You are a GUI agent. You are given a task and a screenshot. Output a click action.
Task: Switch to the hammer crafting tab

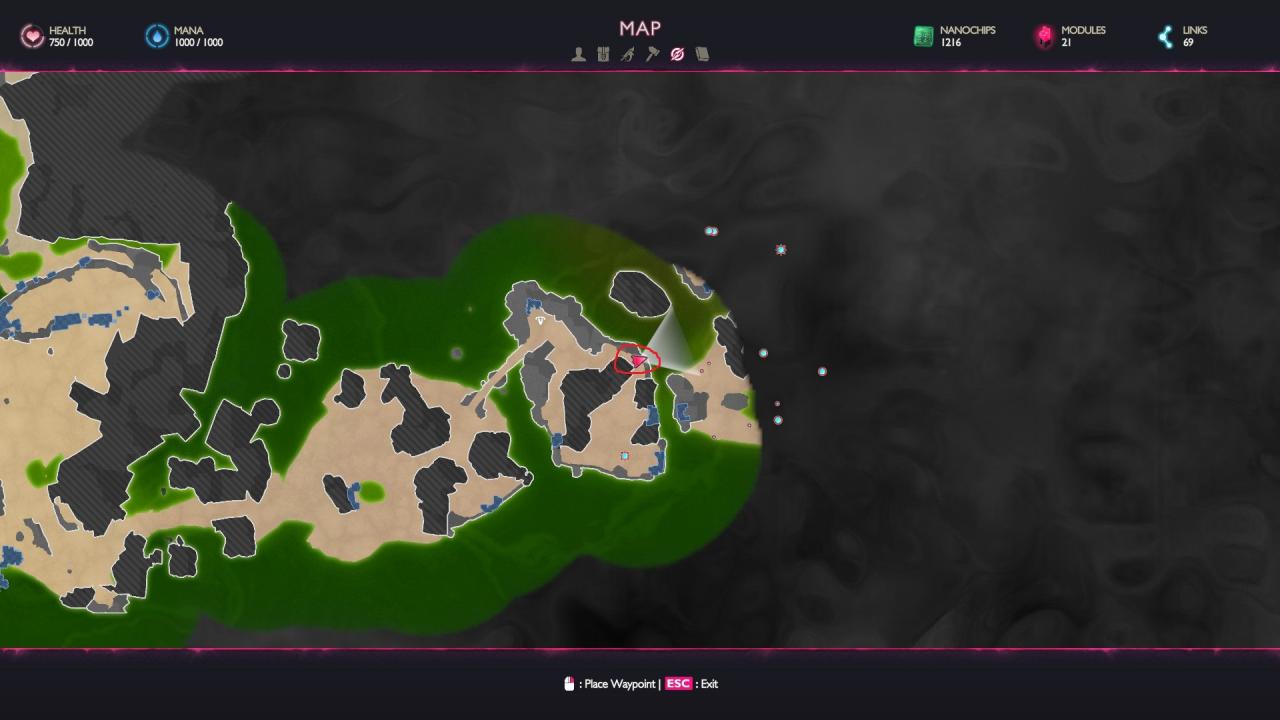[652, 55]
